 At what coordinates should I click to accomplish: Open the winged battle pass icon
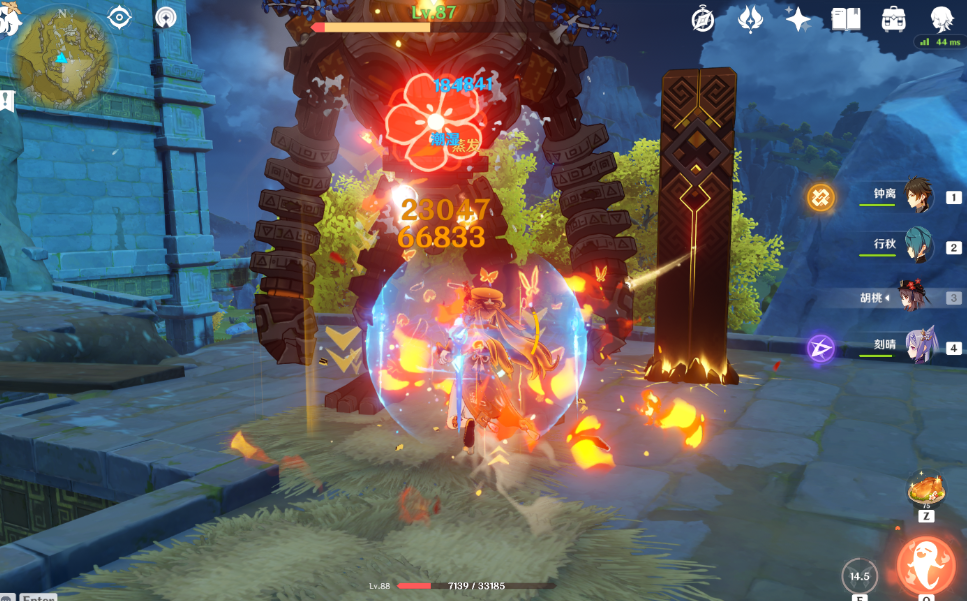tap(751, 20)
